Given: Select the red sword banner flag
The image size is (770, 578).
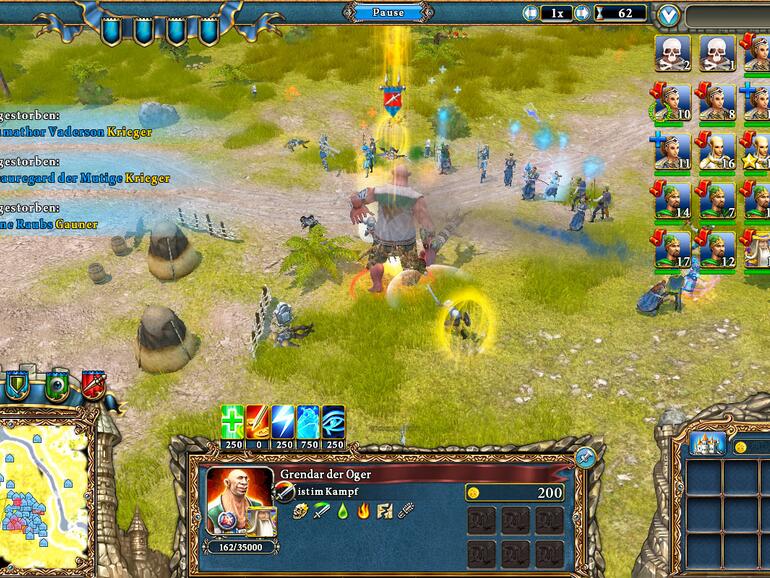Looking at the screenshot, I should coord(94,384).
